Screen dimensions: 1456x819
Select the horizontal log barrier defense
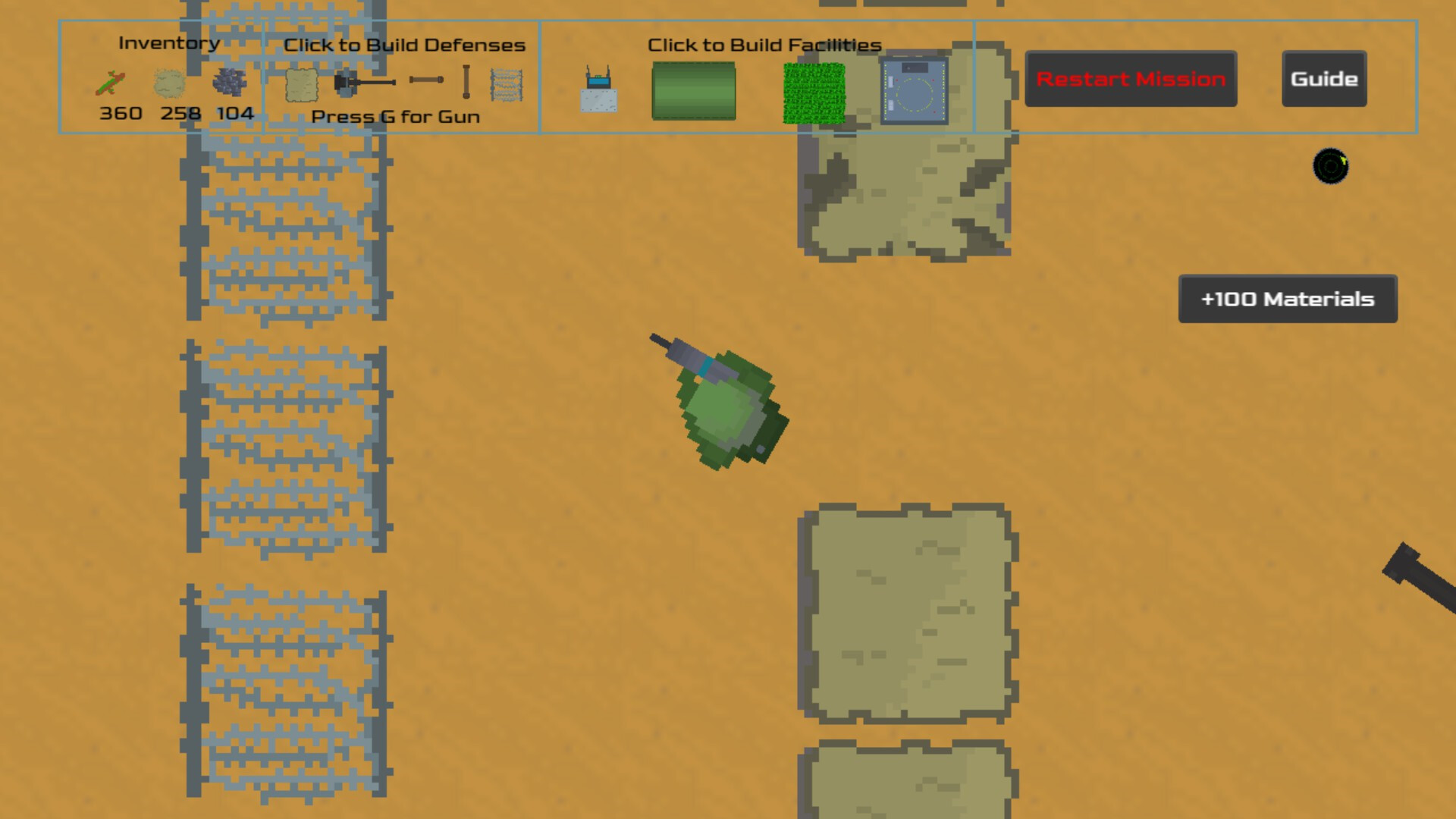tap(427, 80)
